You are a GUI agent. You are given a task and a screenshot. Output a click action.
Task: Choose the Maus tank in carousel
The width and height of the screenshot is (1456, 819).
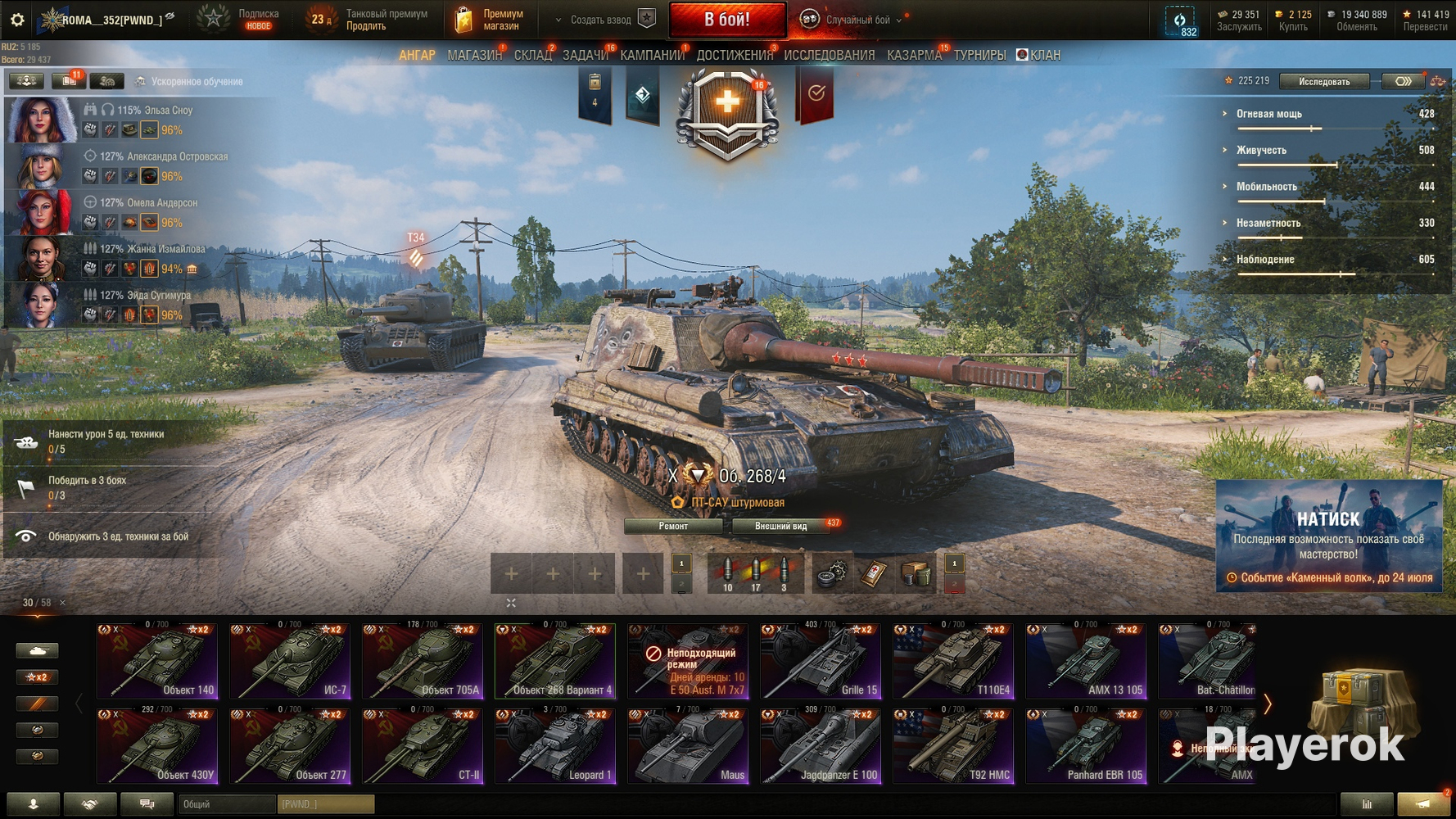pos(688,746)
